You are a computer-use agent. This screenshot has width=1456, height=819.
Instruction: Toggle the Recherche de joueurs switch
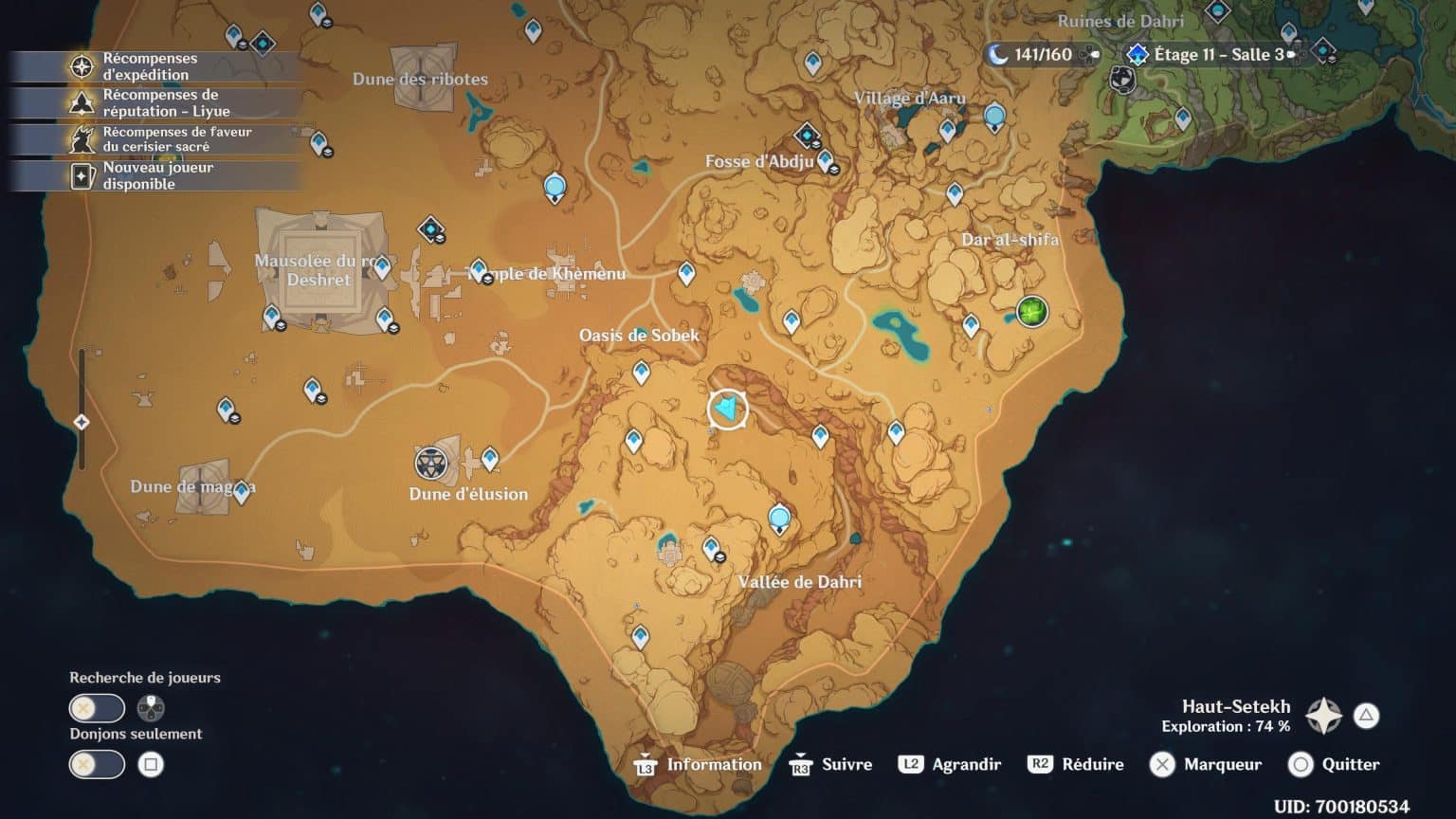(96, 708)
